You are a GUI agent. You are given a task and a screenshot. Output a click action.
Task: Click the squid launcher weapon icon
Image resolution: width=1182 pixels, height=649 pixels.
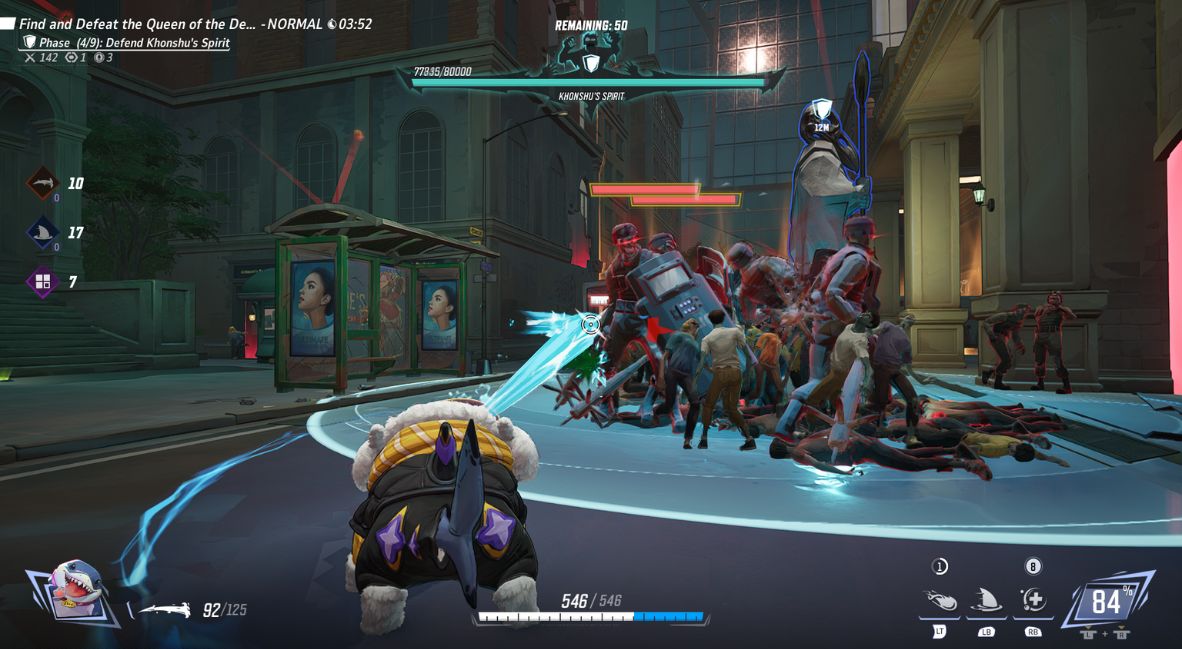[x=164, y=609]
